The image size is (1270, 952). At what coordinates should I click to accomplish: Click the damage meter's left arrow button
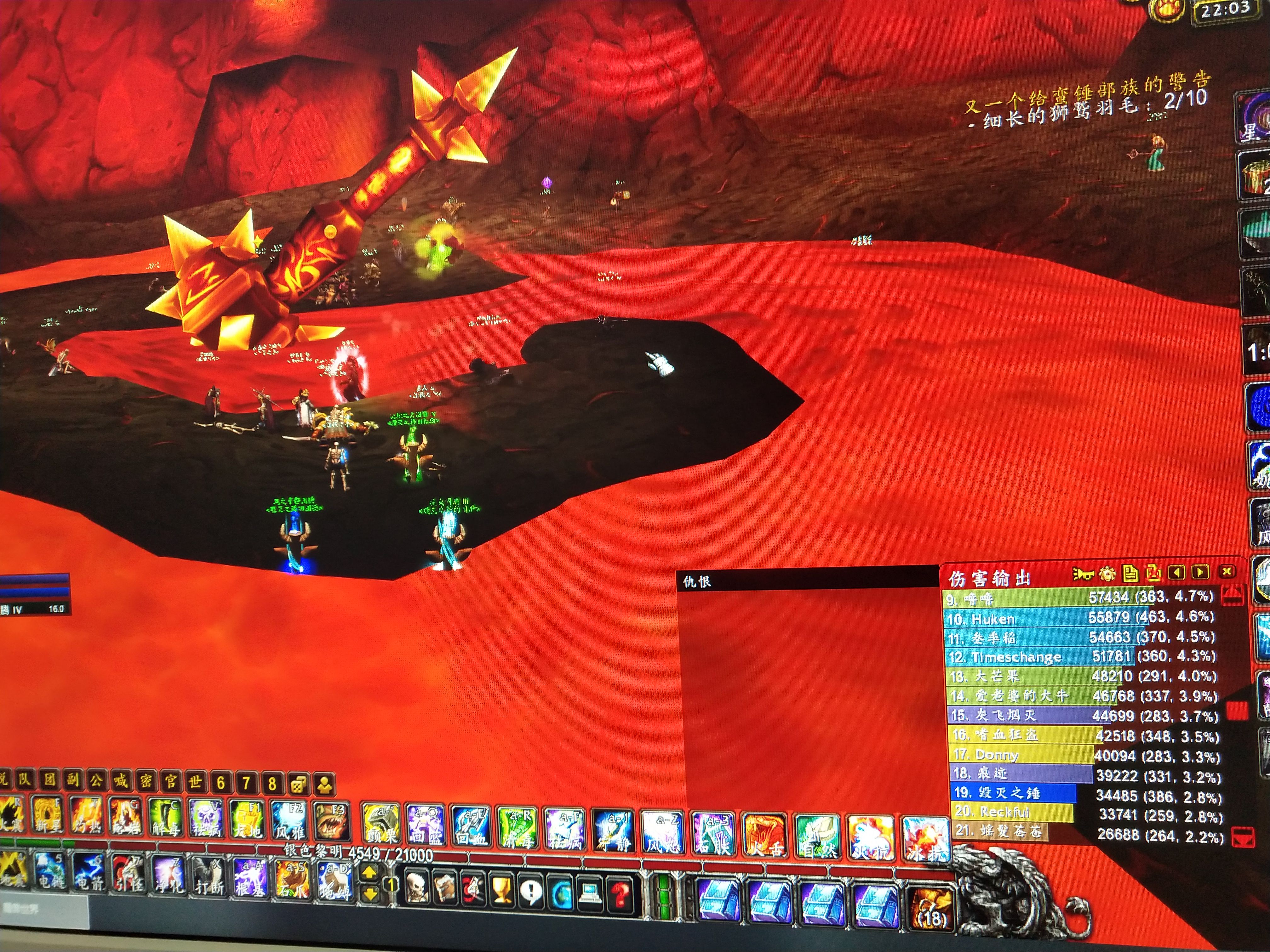(x=1176, y=572)
